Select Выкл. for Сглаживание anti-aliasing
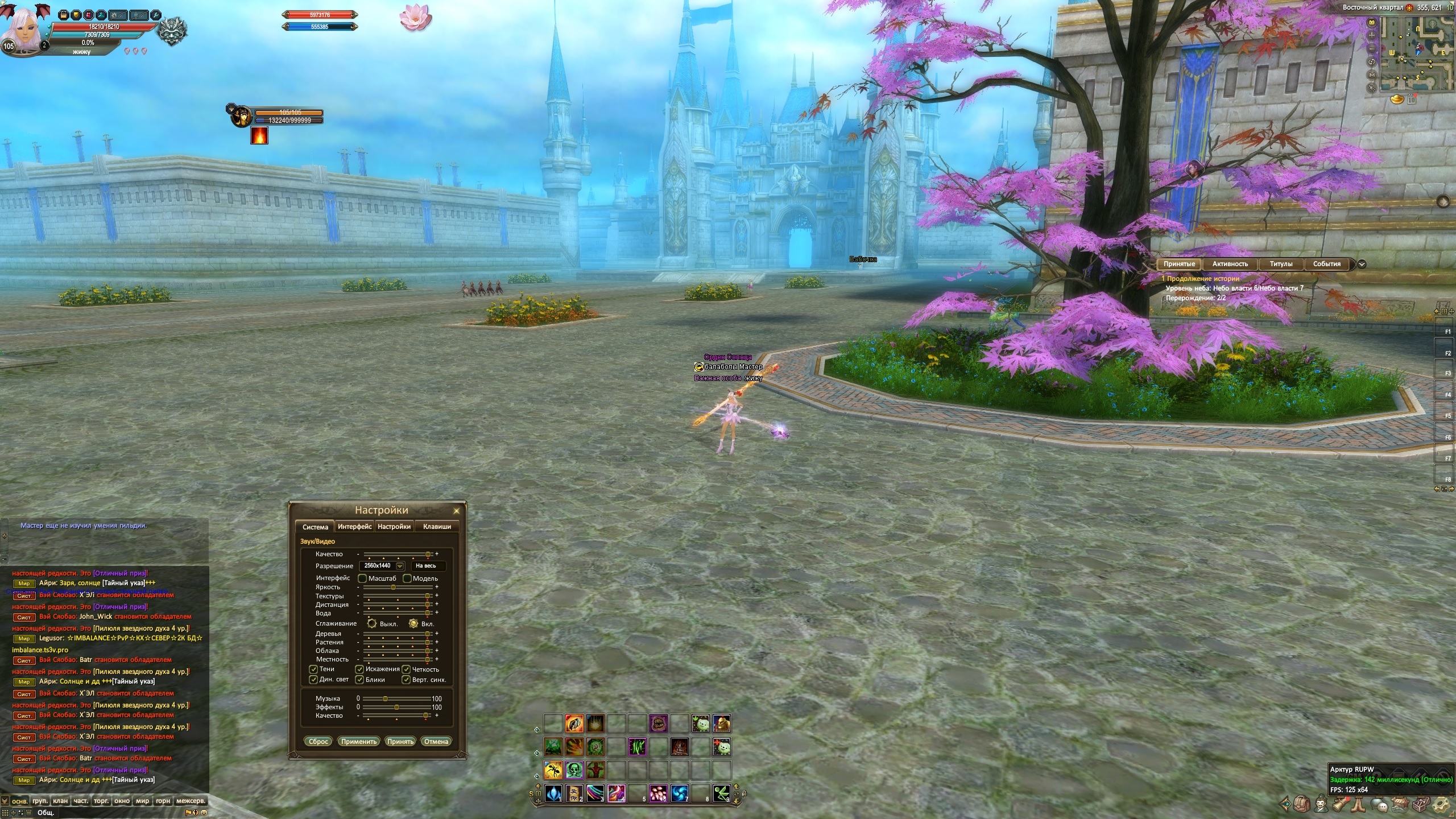1456x819 pixels. 372,623
